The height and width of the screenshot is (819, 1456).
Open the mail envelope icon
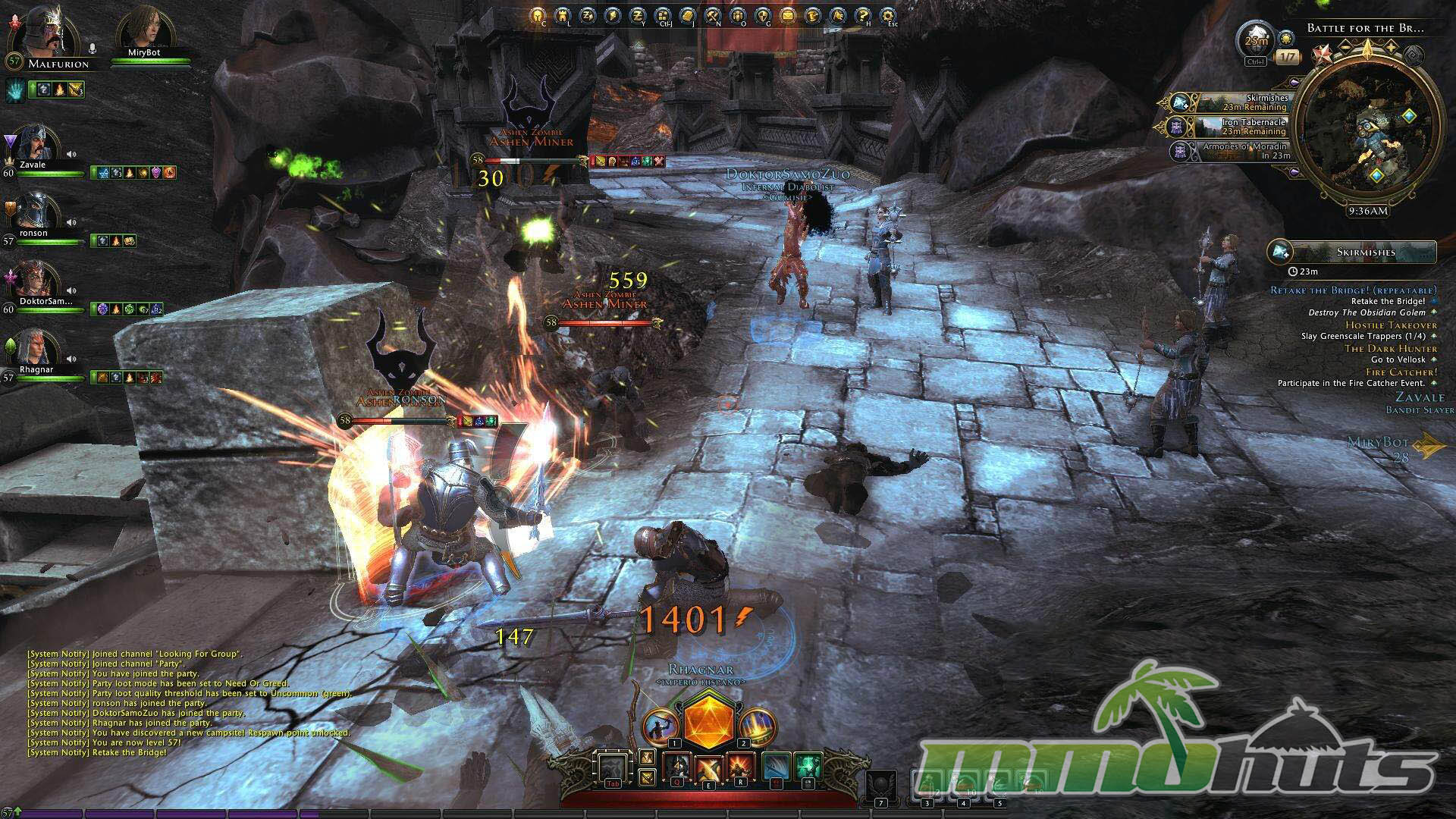point(787,15)
